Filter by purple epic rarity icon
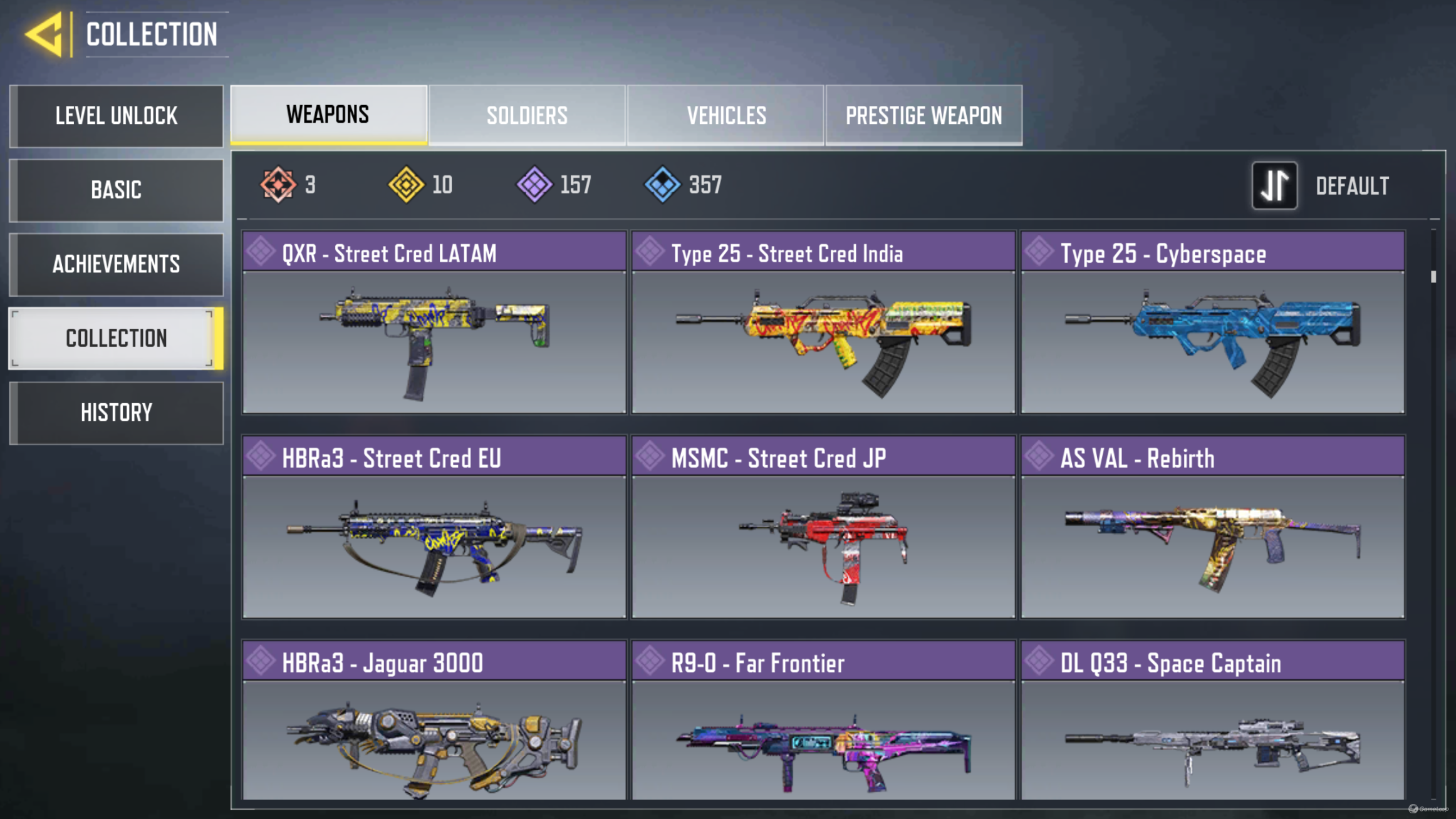This screenshot has width=1456, height=819. 534,185
